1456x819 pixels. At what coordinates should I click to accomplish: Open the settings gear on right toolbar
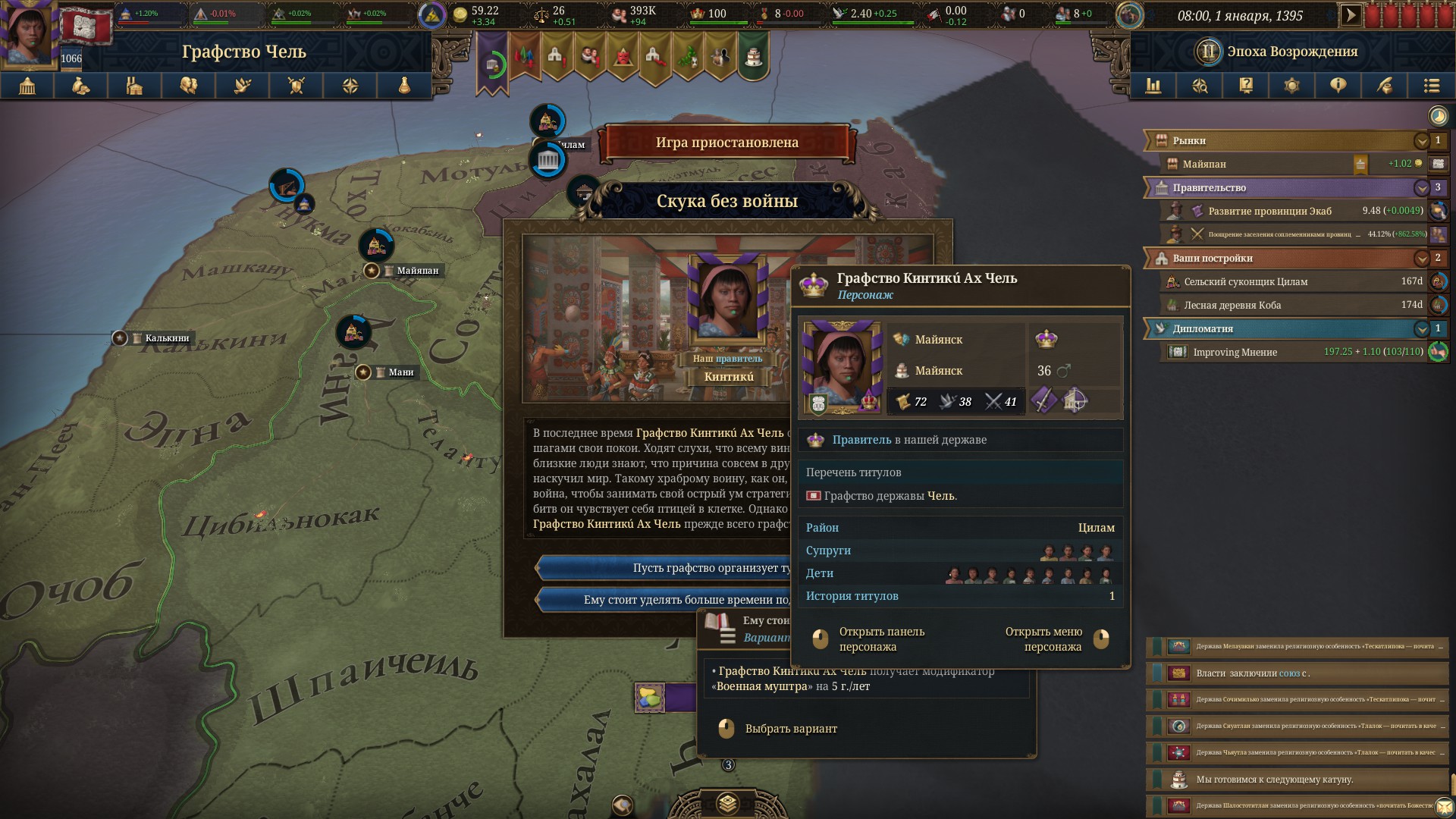point(1292,86)
